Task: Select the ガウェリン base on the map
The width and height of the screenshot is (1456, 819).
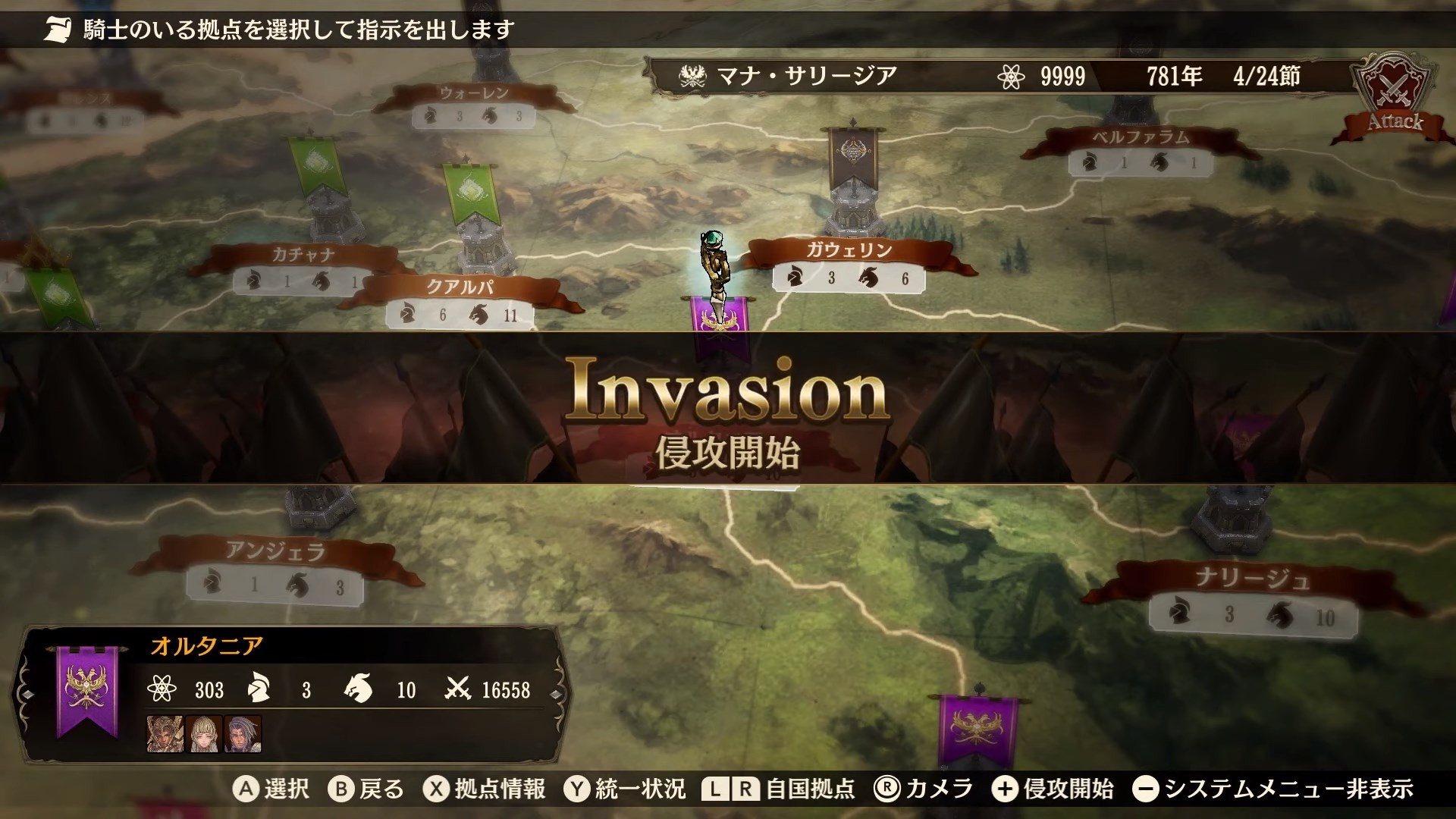Action: [849, 250]
